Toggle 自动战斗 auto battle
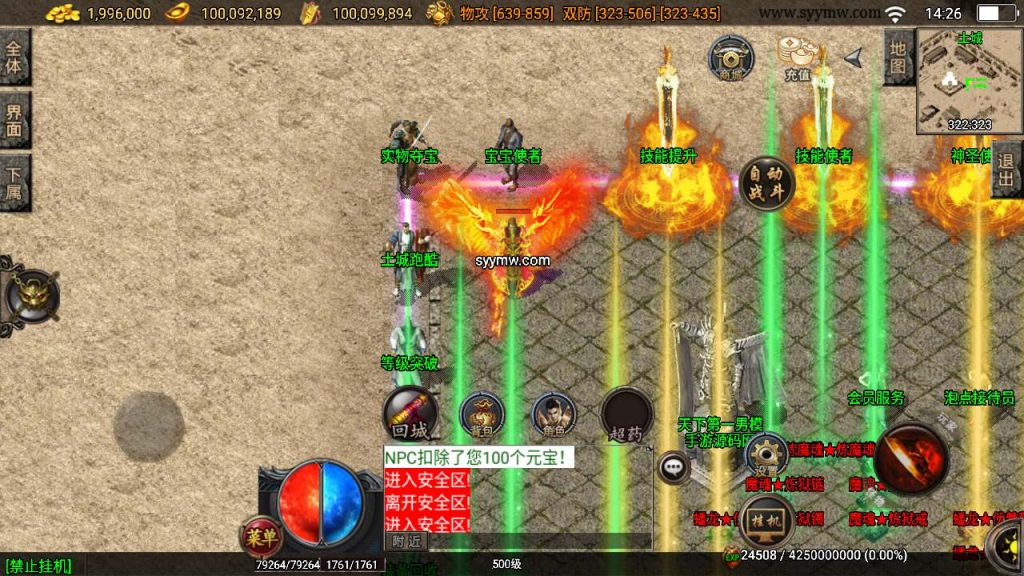This screenshot has height=576, width=1024. click(766, 184)
